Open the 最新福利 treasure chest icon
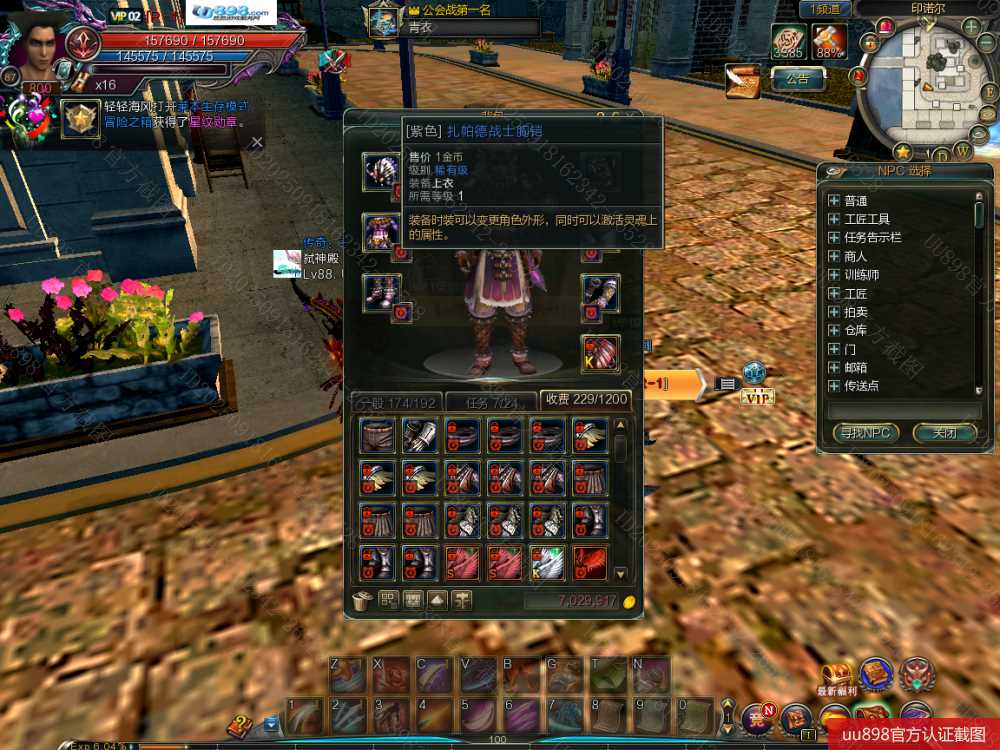The height and width of the screenshot is (750, 1000). (837, 674)
